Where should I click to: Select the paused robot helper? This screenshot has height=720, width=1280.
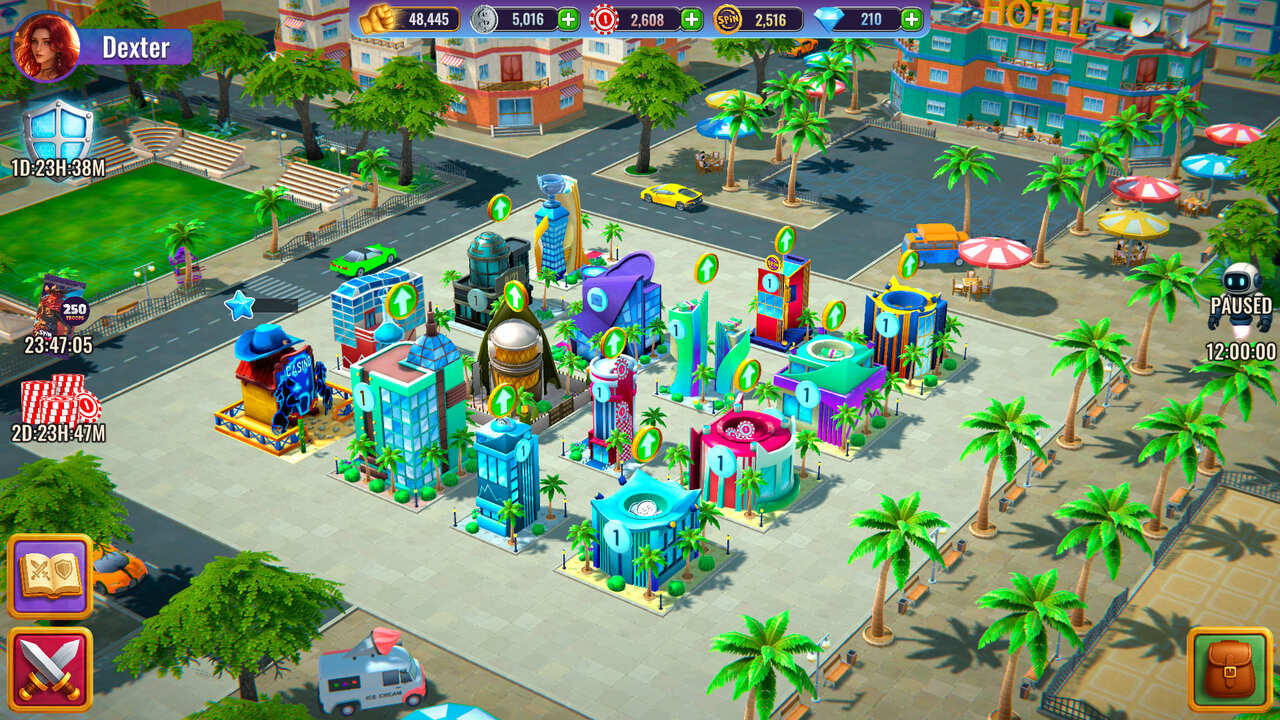coord(1240,295)
